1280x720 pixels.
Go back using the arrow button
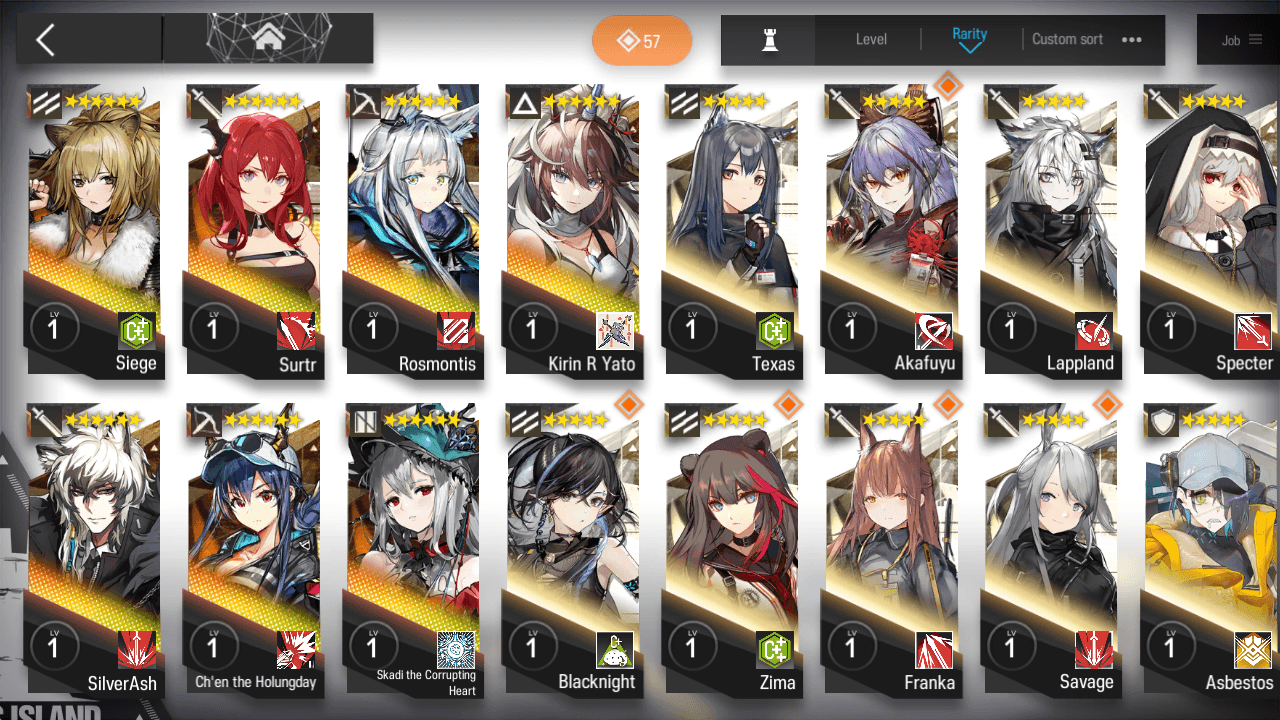tap(45, 40)
